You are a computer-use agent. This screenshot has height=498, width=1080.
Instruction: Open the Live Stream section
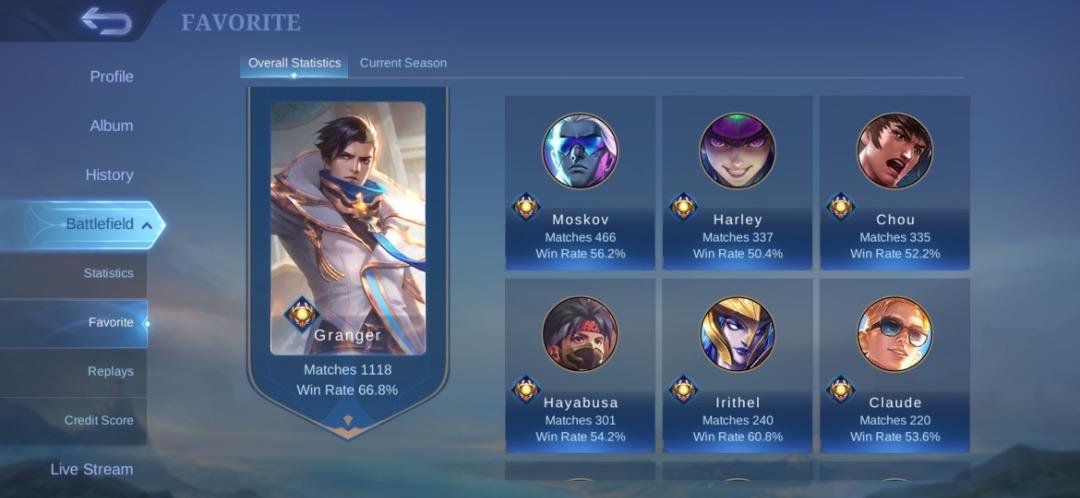[92, 469]
